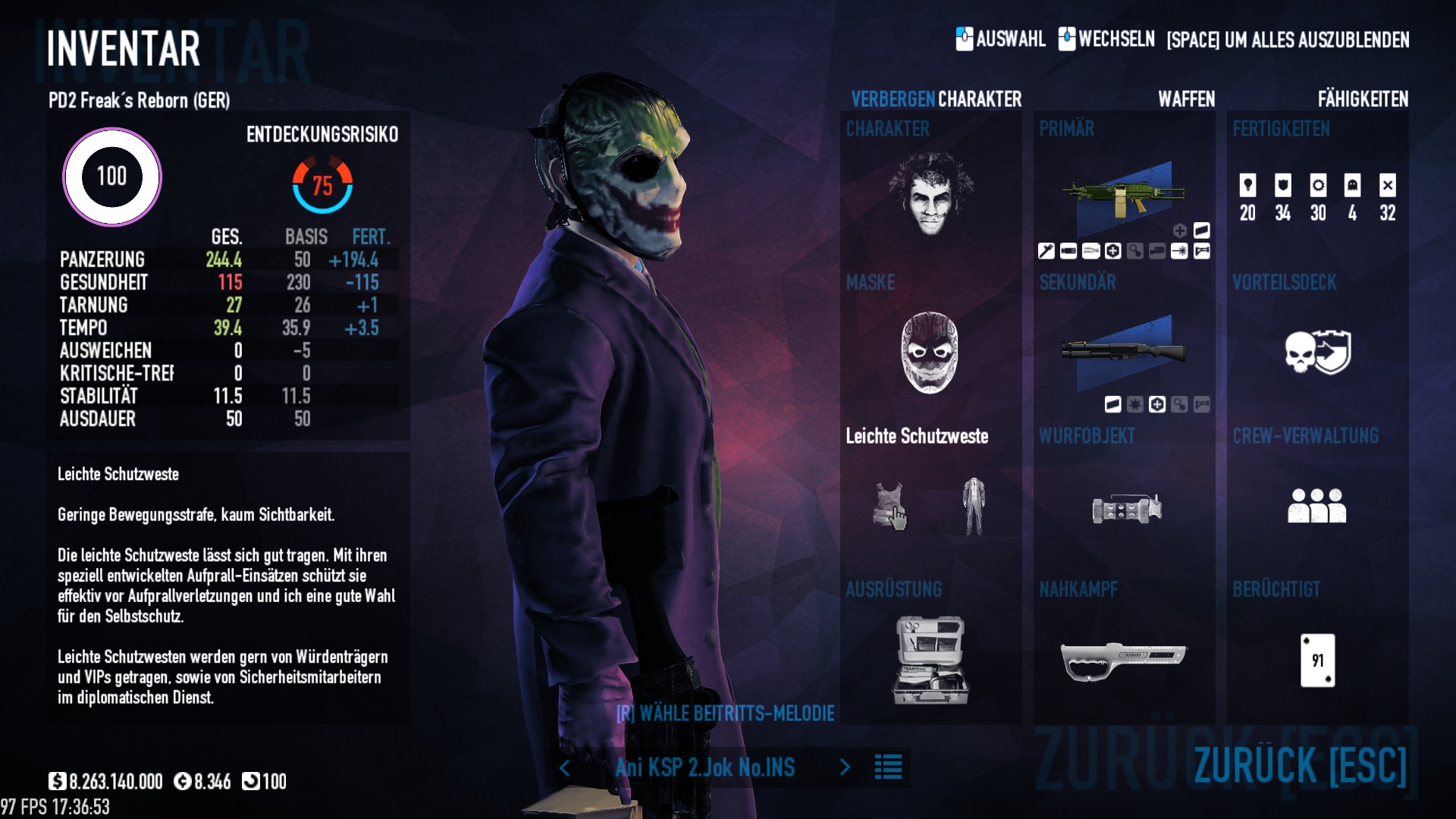Open the profile list icon
1456x819 pixels.
[x=888, y=767]
